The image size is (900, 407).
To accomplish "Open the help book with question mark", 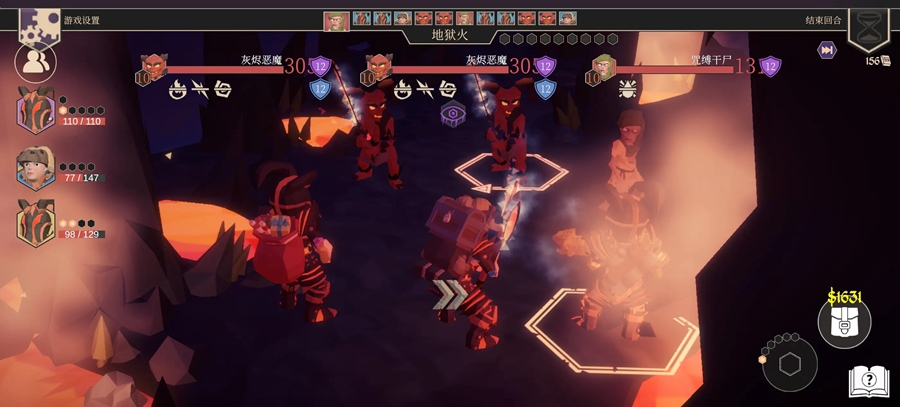I will pos(869,381).
